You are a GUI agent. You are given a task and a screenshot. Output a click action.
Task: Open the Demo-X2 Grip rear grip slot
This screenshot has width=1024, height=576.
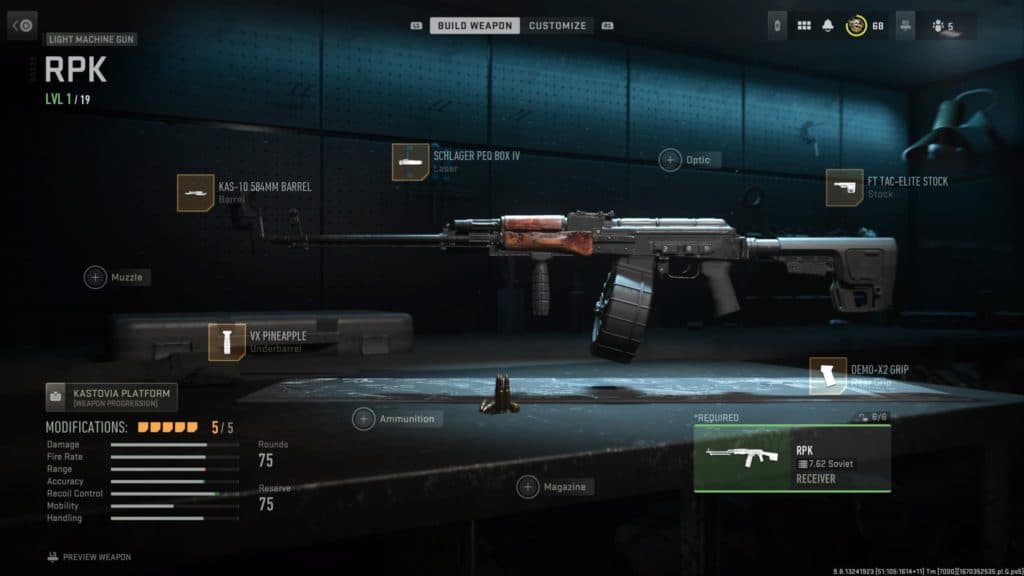(828, 376)
